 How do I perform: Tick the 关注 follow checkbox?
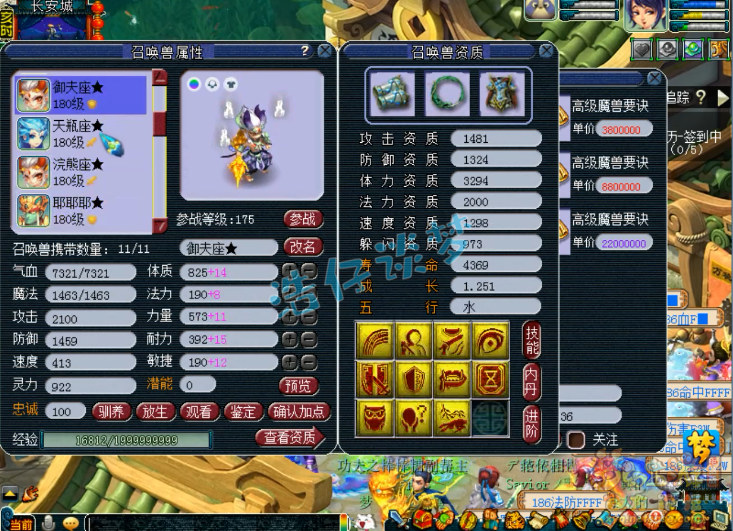tap(576, 439)
